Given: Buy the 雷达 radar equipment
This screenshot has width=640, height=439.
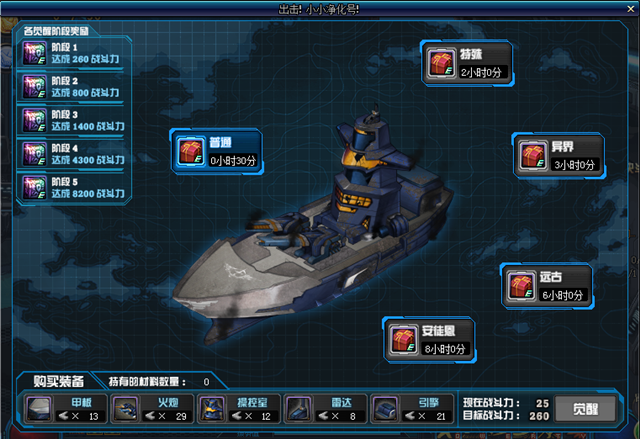Looking at the screenshot, I should tap(325, 408).
